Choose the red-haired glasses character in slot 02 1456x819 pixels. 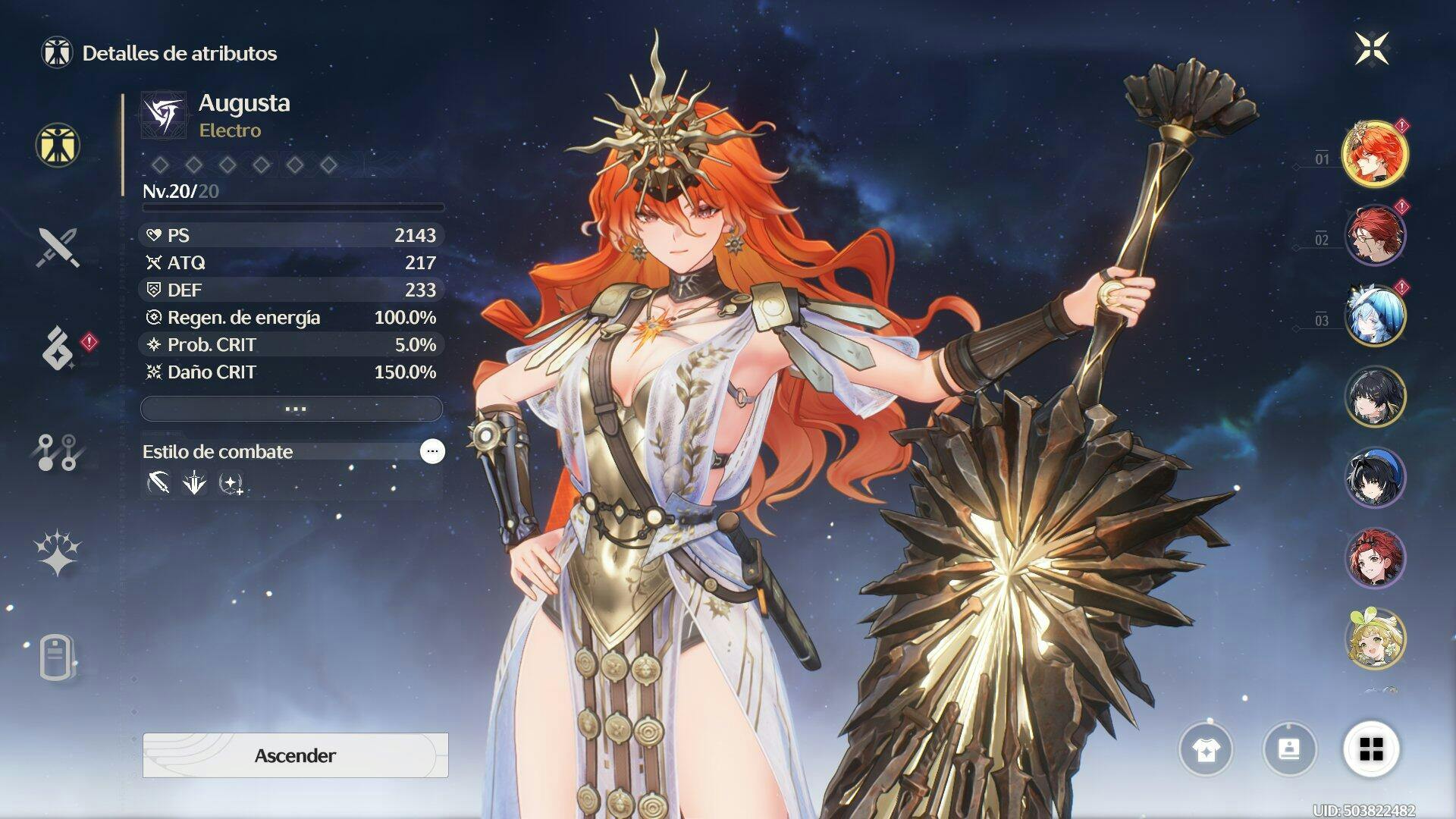(1374, 235)
